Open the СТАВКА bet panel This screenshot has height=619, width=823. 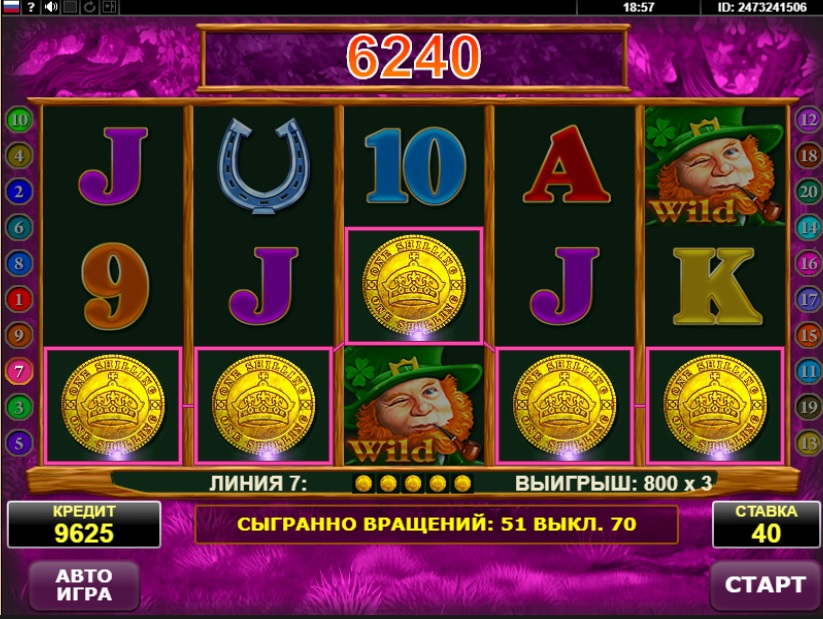(x=765, y=524)
